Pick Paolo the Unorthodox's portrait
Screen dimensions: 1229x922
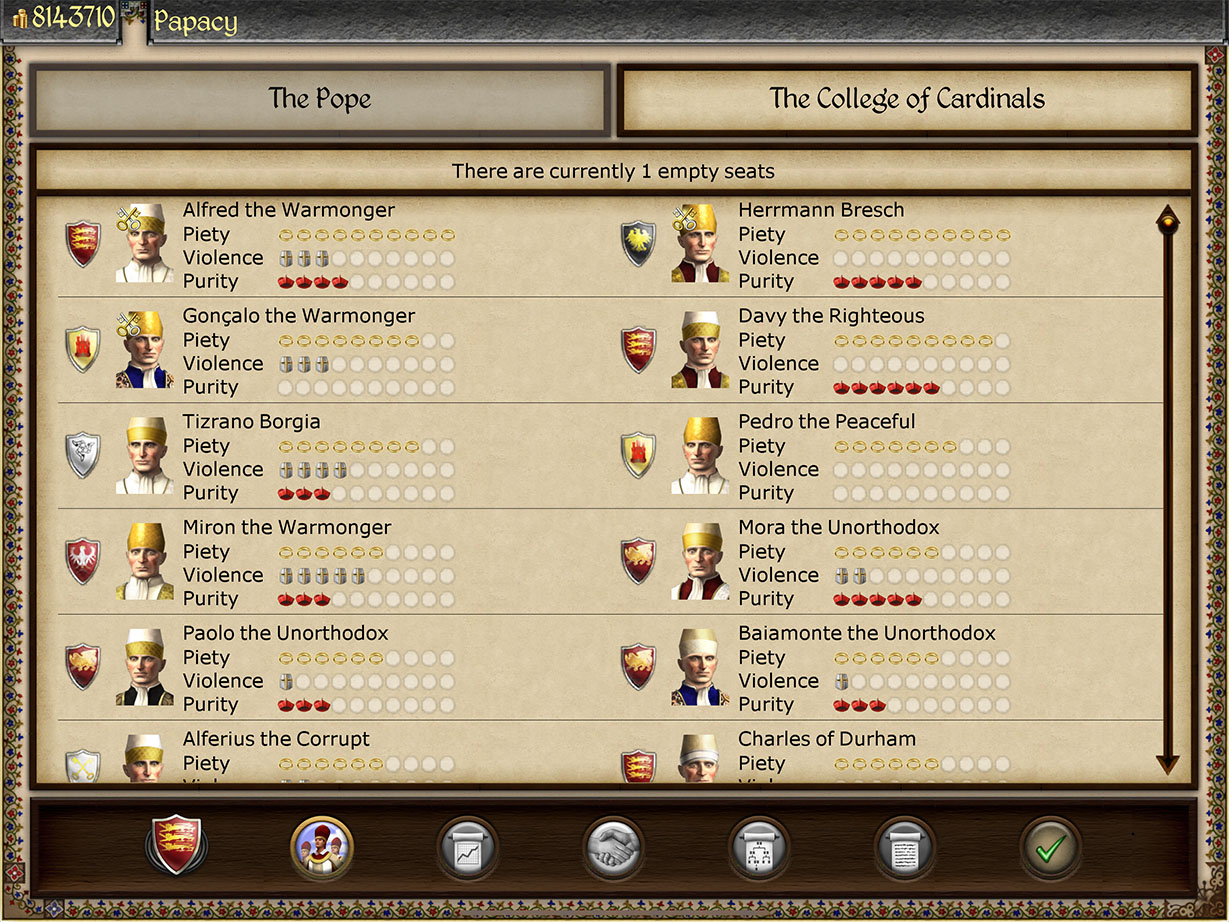coord(145,668)
